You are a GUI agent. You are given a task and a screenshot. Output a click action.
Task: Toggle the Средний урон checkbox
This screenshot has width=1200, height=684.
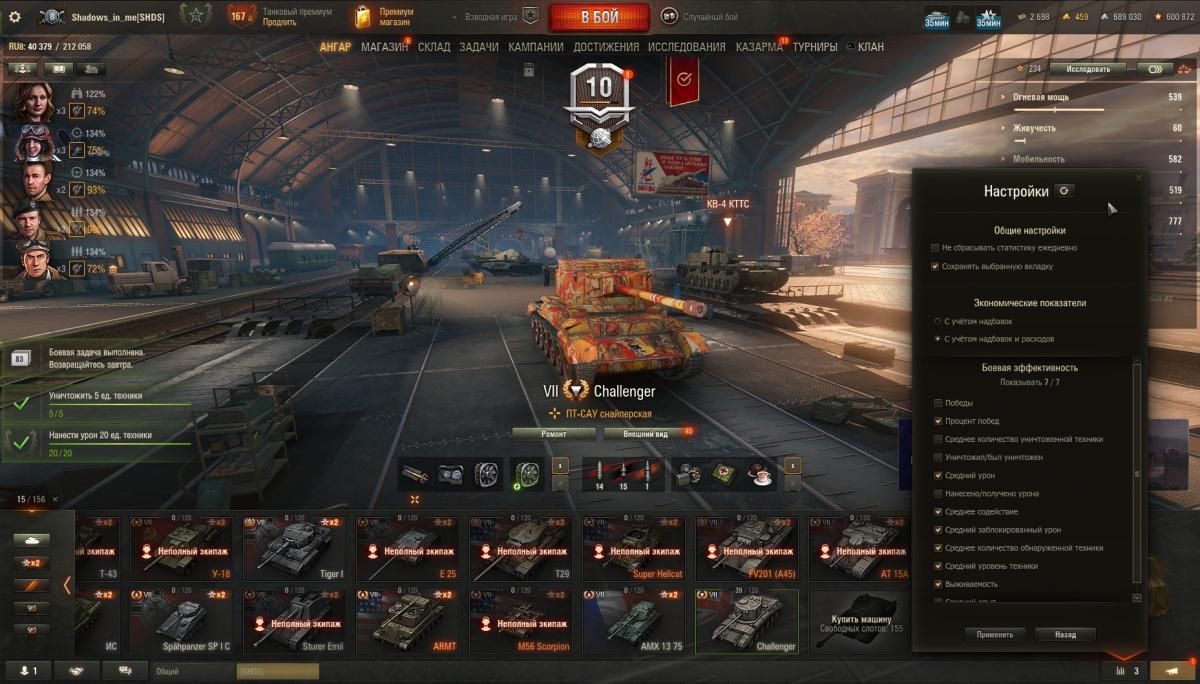pyautogui.click(x=937, y=476)
